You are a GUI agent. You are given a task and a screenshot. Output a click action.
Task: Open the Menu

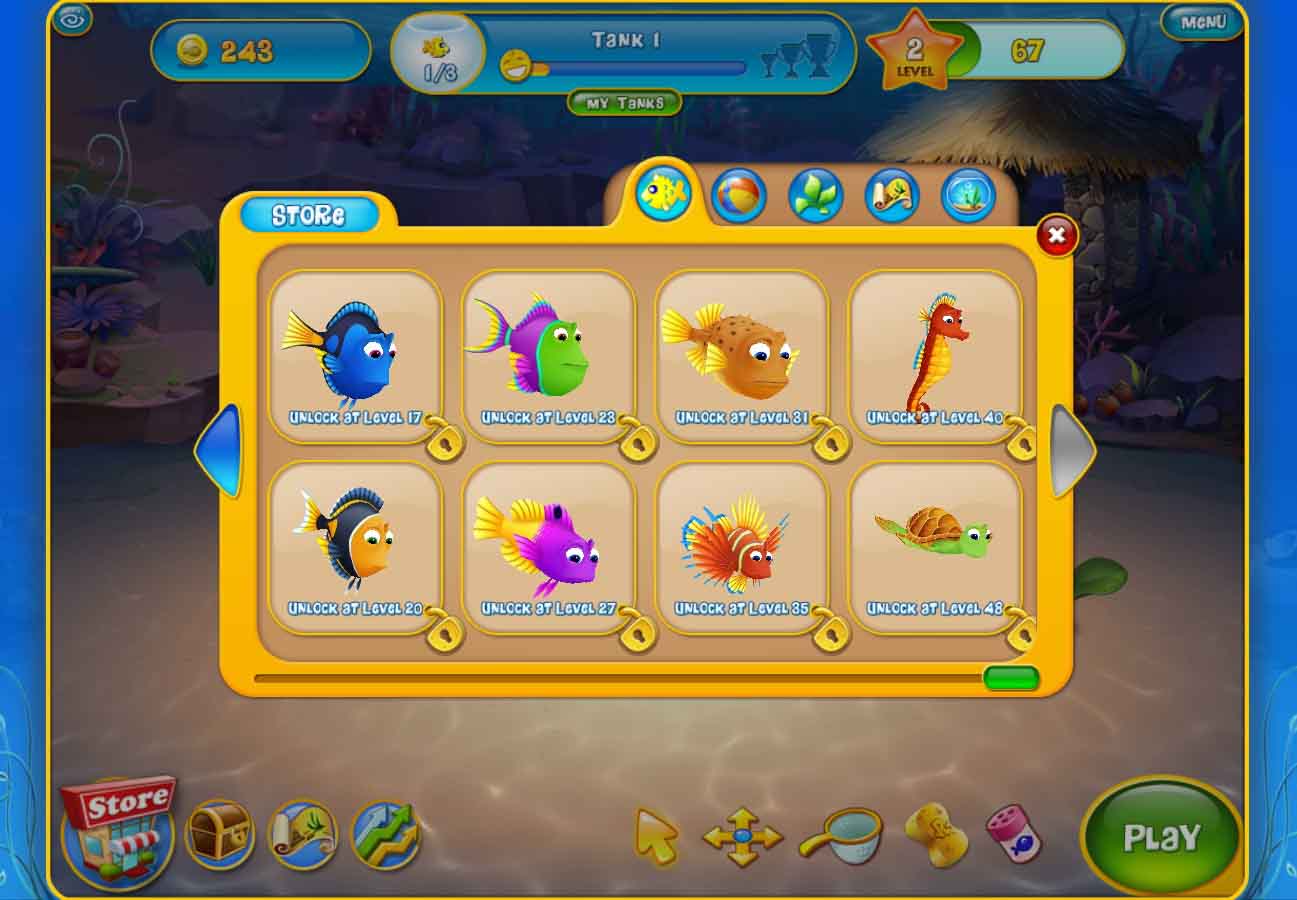click(x=1202, y=21)
